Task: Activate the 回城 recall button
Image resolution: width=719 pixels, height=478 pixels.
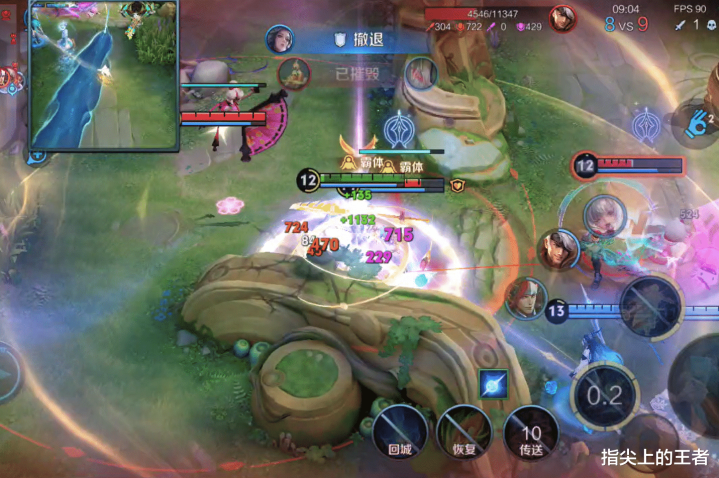Action: (400, 432)
